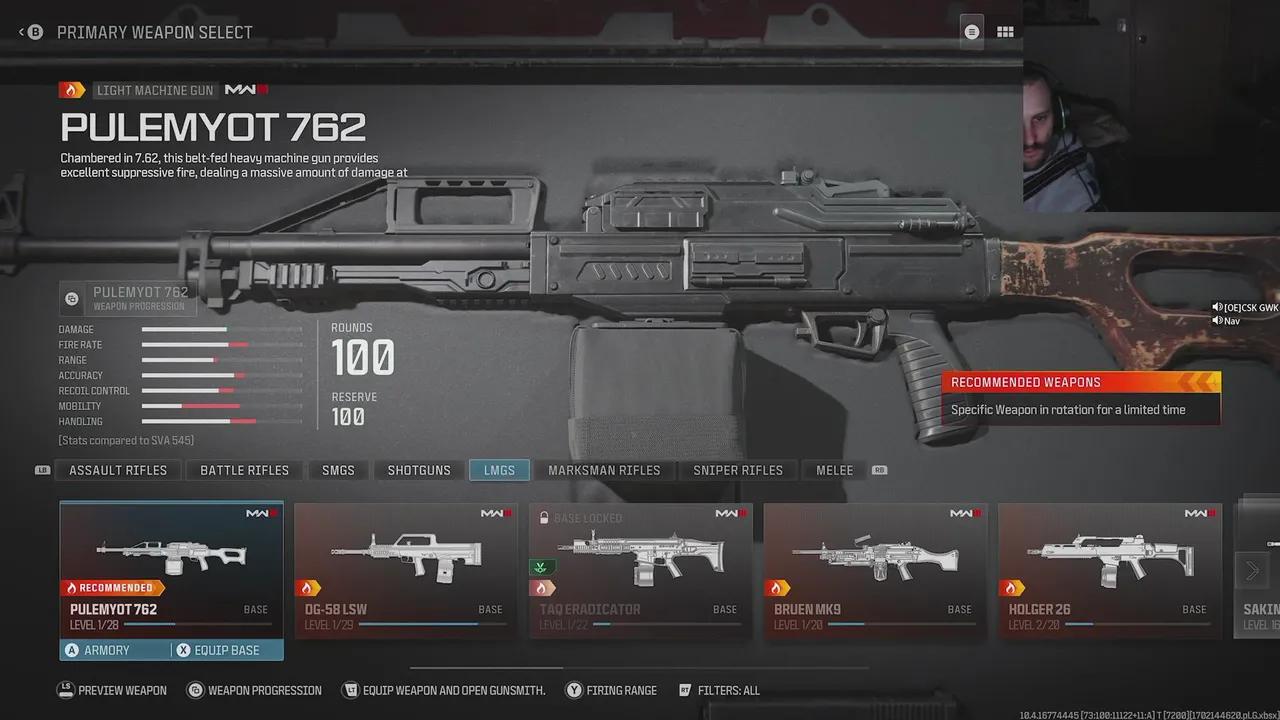Equip the base Pulemyot 762

click(226, 650)
